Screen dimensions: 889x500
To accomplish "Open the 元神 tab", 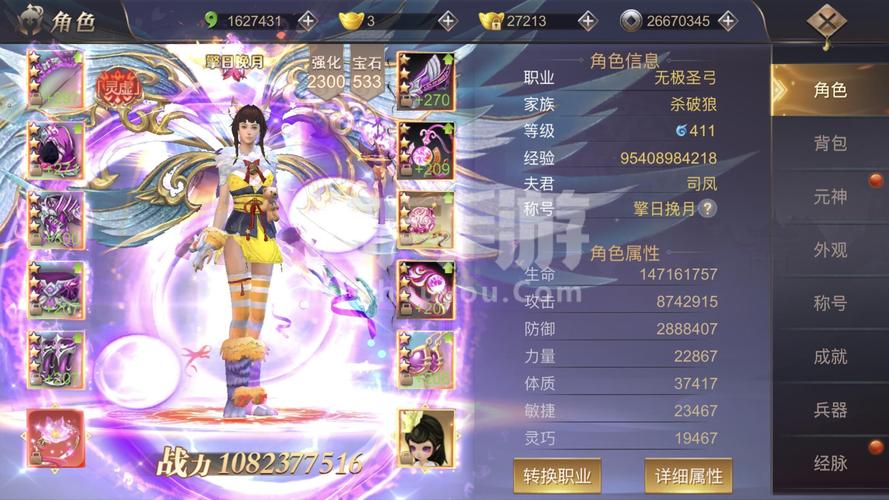I will tap(829, 197).
